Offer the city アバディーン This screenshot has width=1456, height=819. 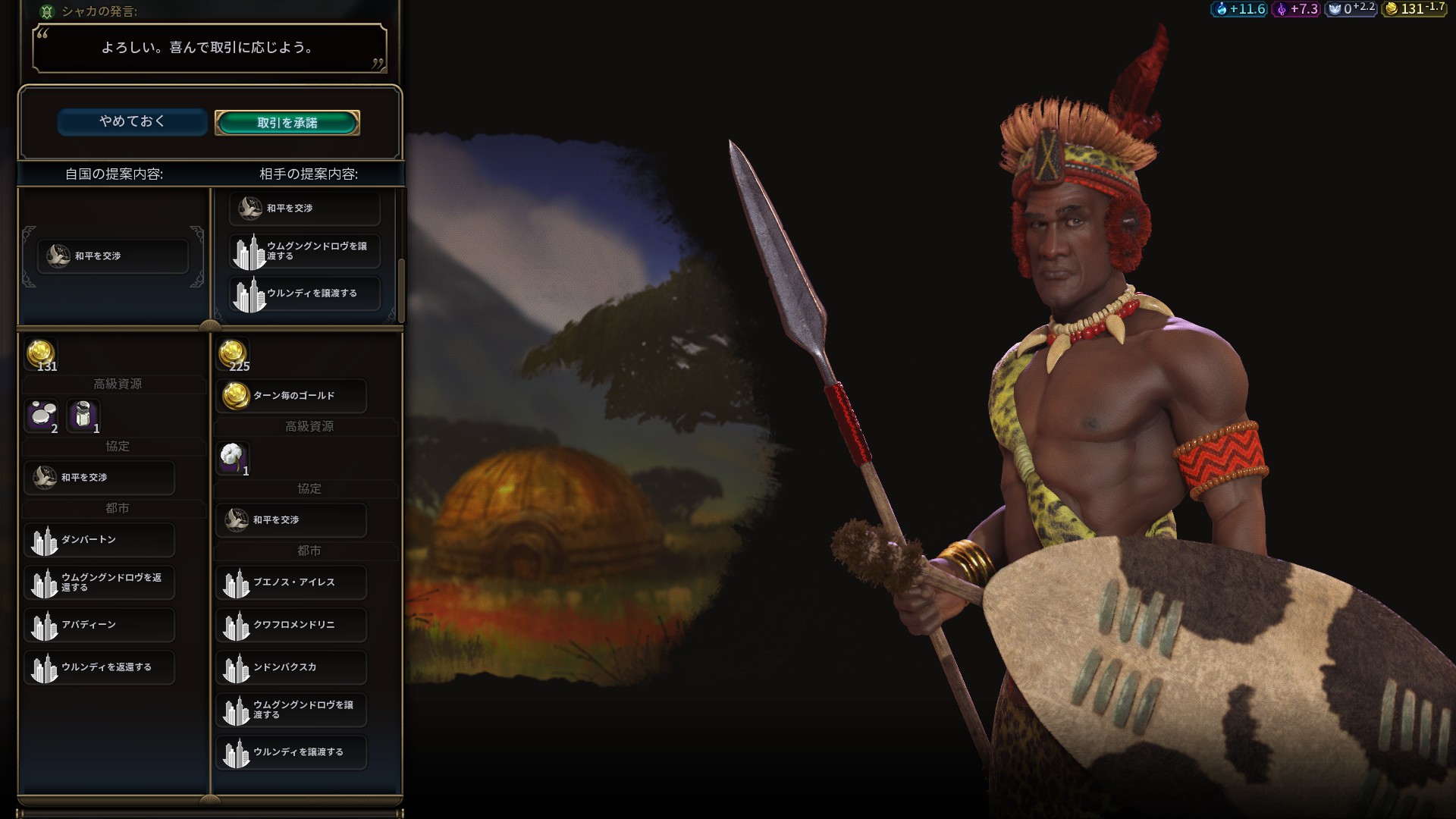(x=99, y=625)
